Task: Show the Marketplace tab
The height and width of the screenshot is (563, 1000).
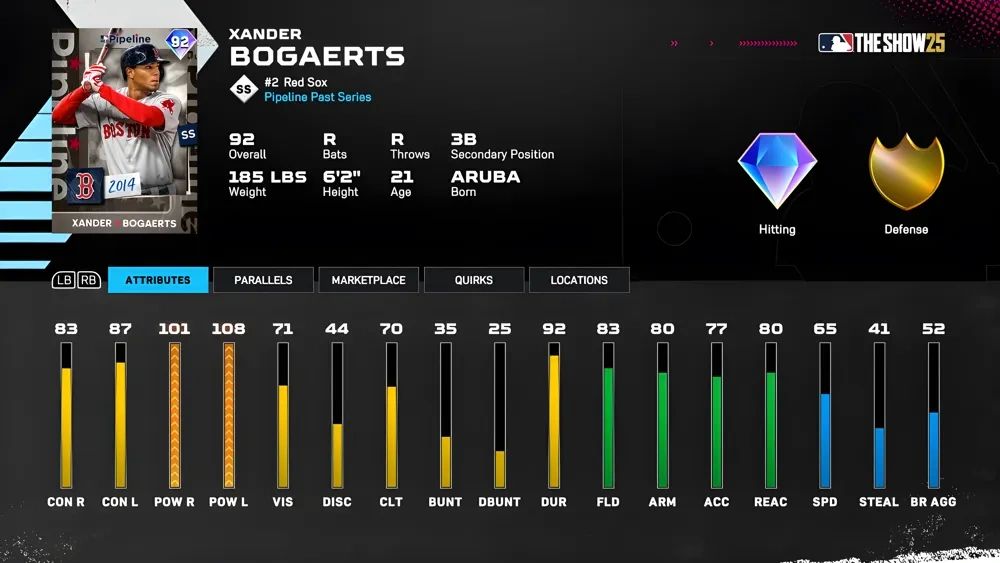Action: click(368, 280)
